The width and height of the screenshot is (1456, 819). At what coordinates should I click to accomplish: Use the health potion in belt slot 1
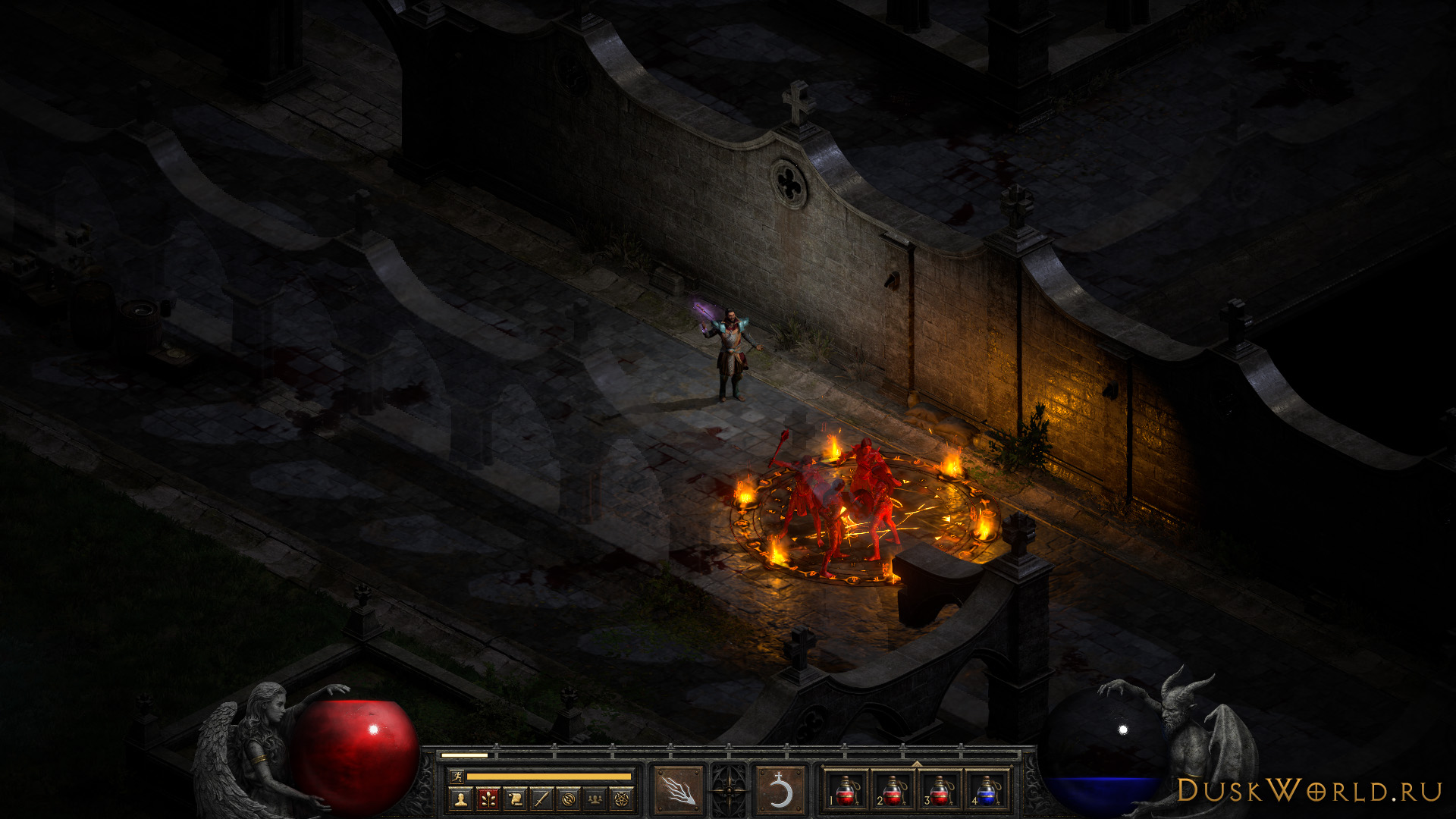point(846,790)
